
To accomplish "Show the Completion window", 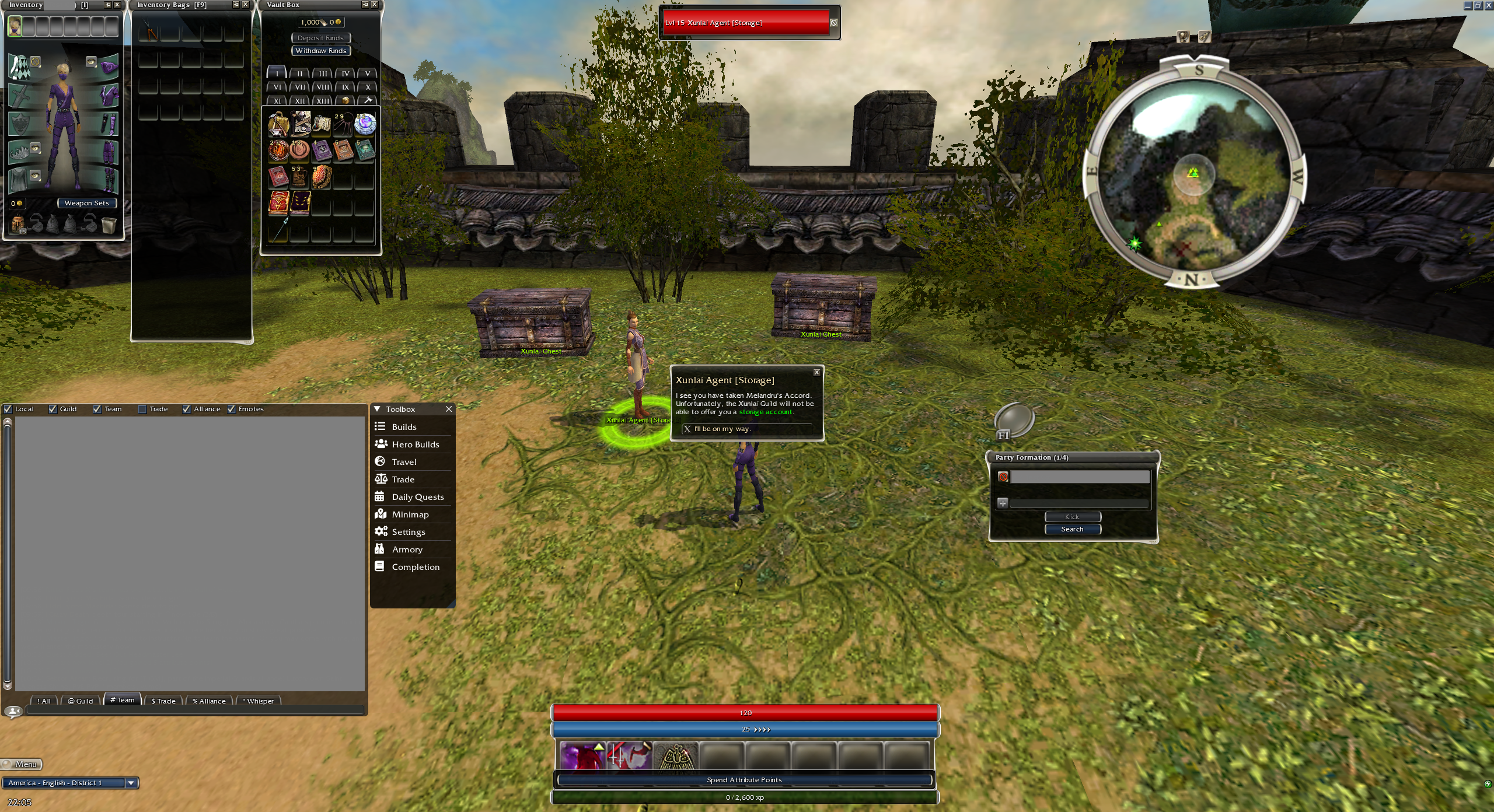I will point(415,567).
